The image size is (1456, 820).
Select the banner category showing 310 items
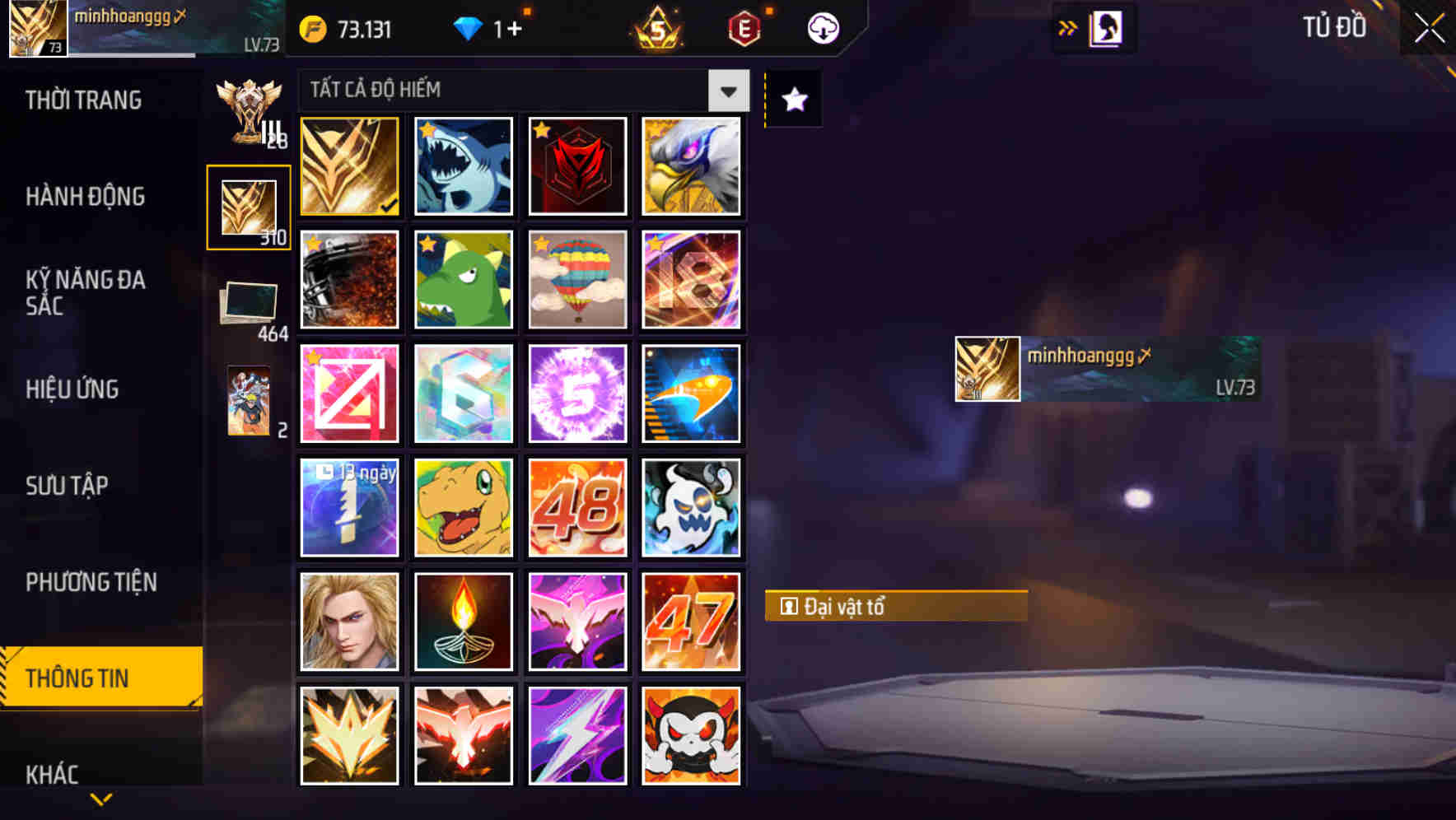[249, 206]
